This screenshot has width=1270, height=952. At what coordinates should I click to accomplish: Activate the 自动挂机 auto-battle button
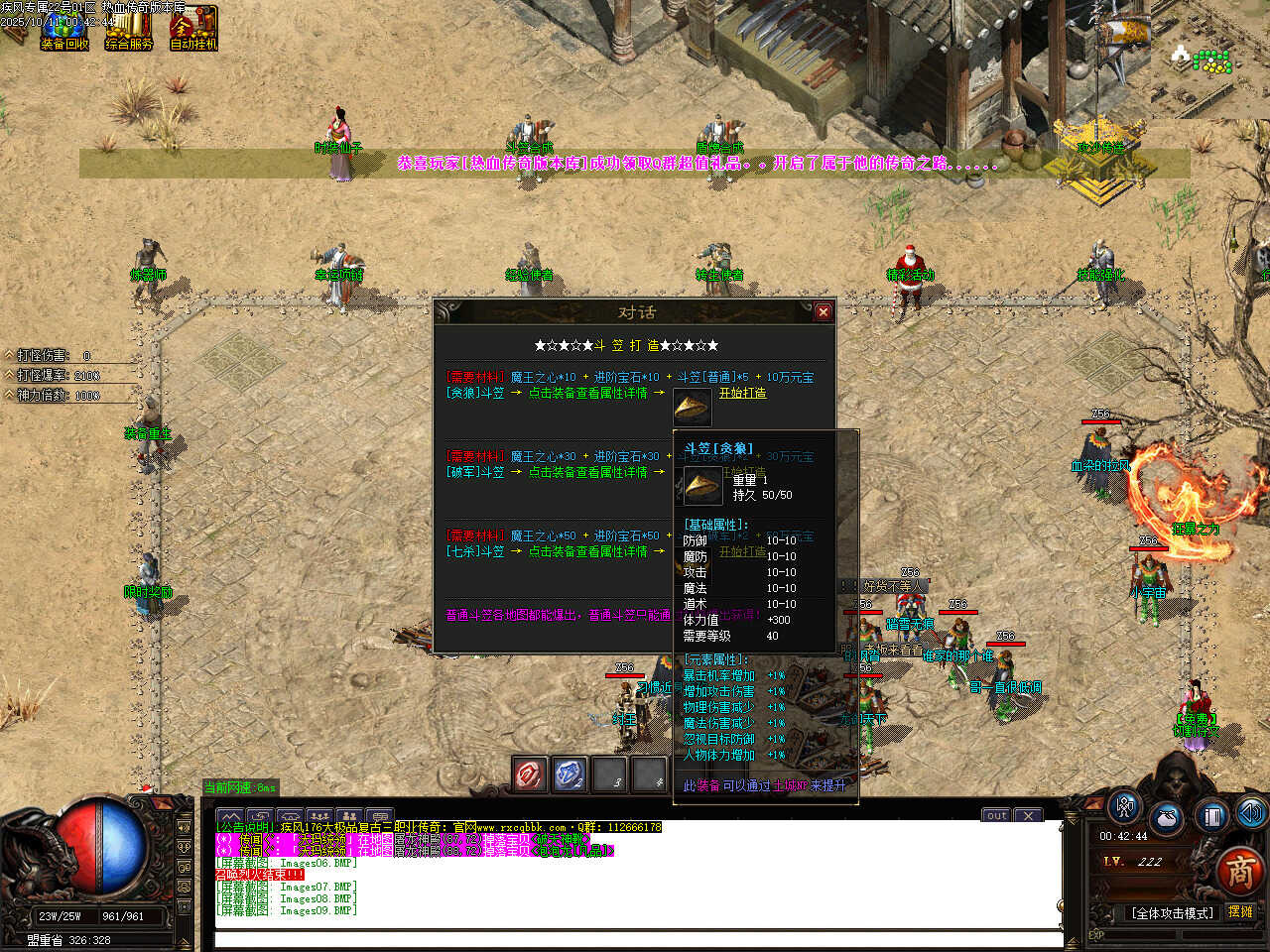pos(193,28)
